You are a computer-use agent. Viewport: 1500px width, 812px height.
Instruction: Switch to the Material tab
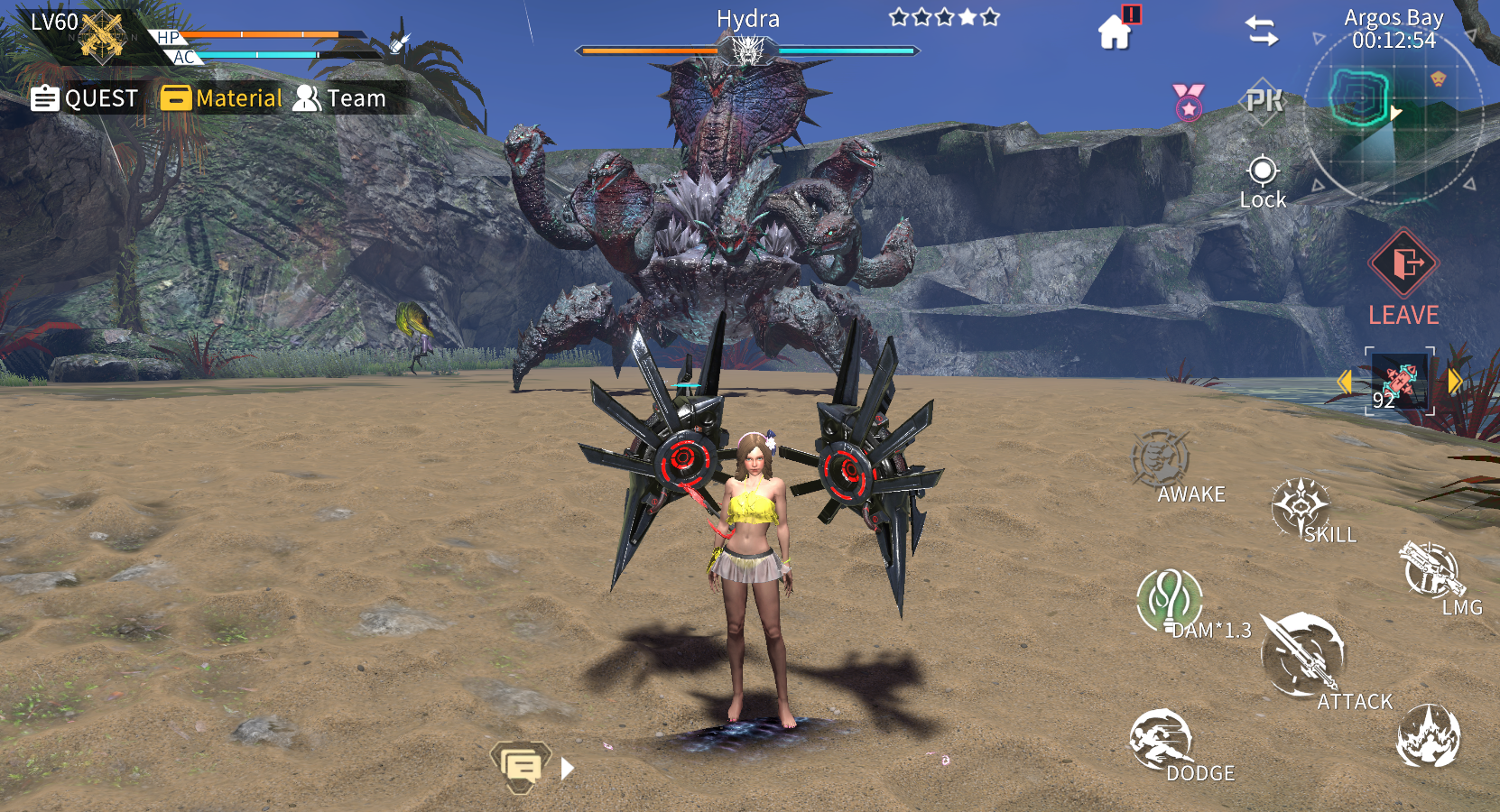click(222, 98)
